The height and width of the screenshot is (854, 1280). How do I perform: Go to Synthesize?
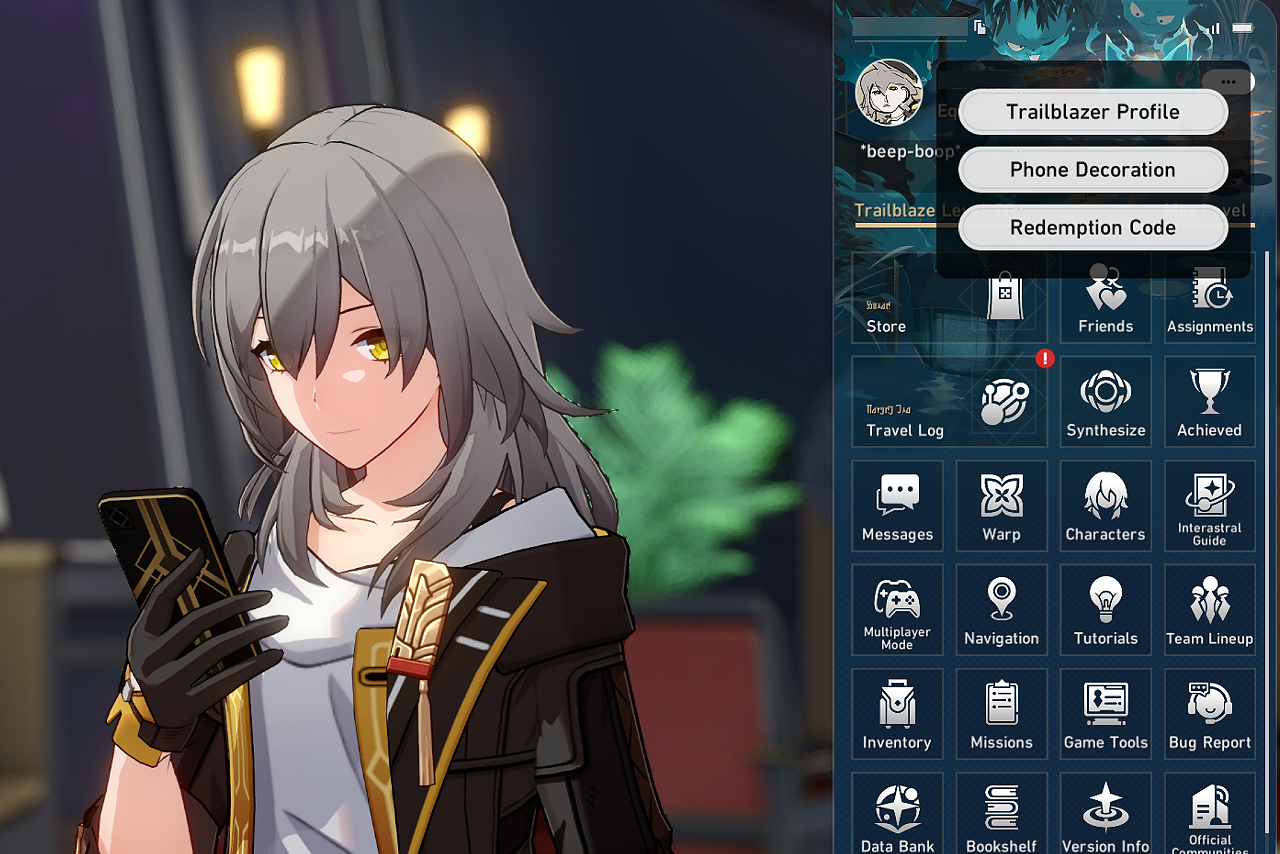pos(1105,402)
